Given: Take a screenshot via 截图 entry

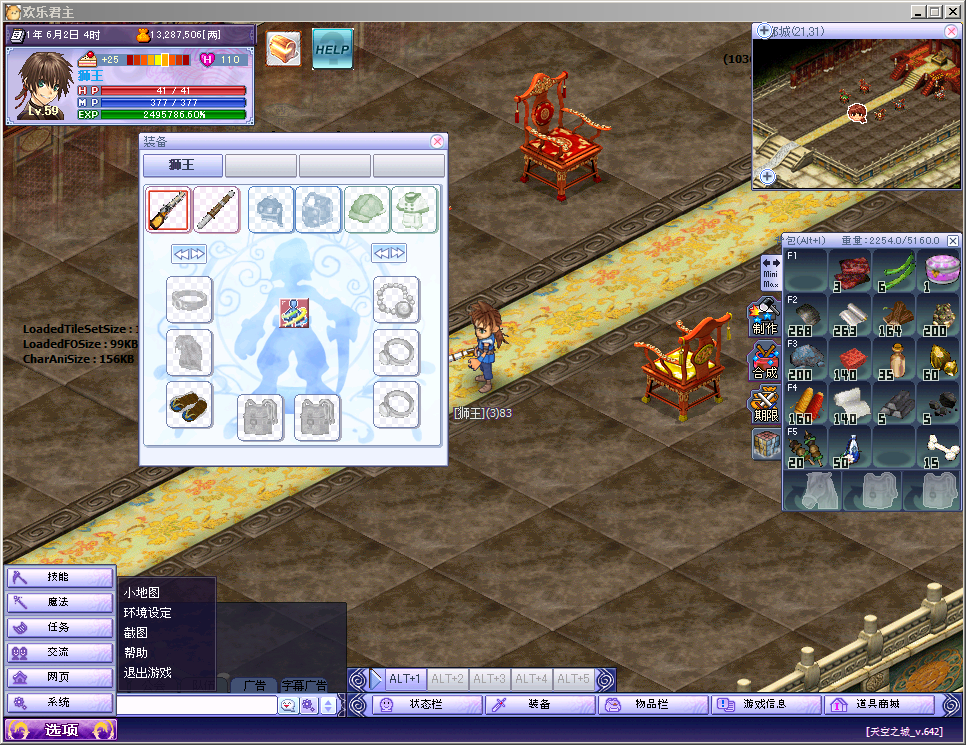Looking at the screenshot, I should tap(135, 633).
